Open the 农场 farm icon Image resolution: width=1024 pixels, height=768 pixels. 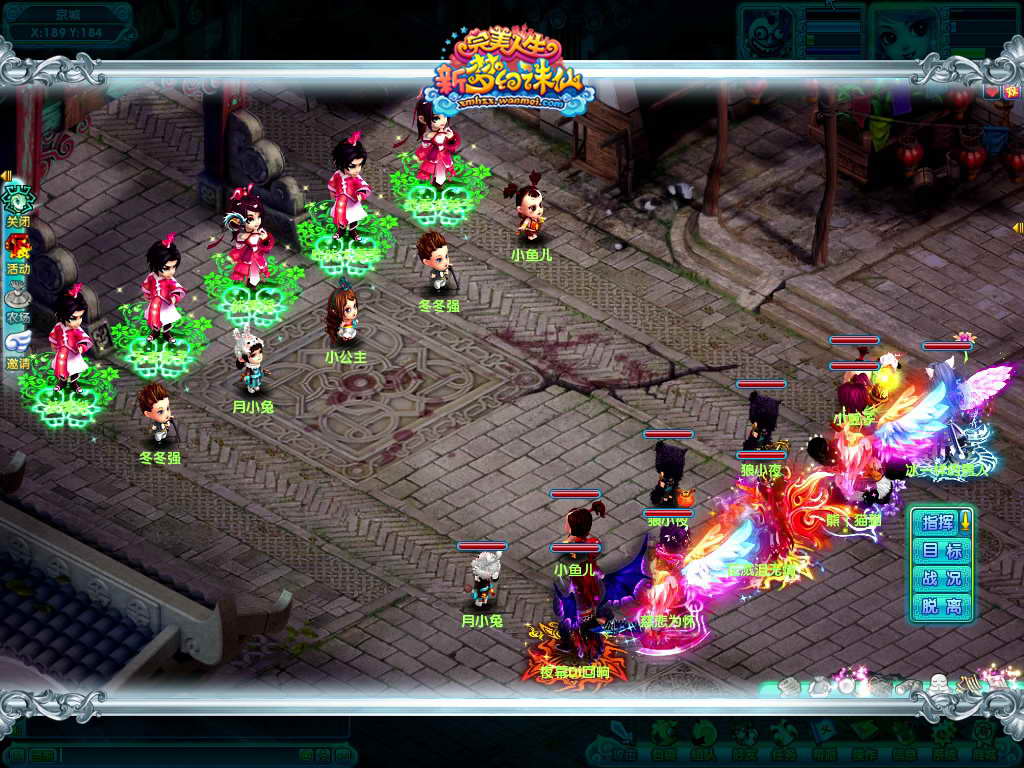19,295
